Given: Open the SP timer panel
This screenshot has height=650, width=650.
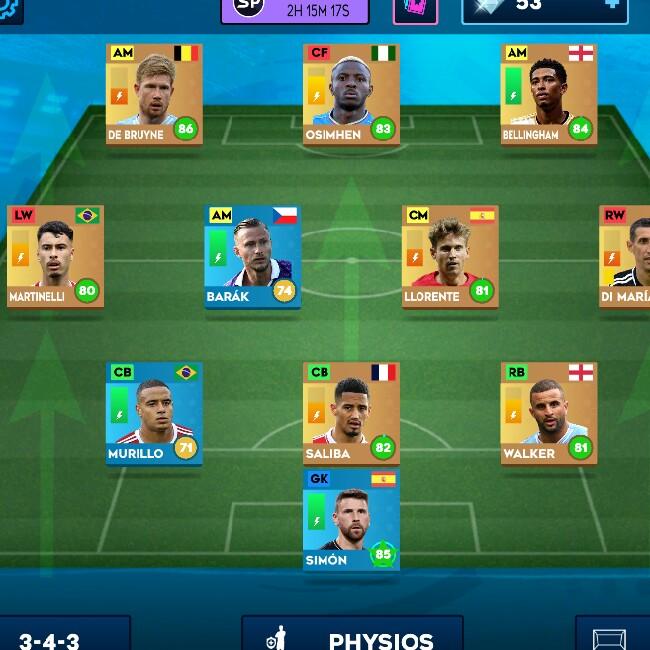Looking at the screenshot, I should point(295,9).
